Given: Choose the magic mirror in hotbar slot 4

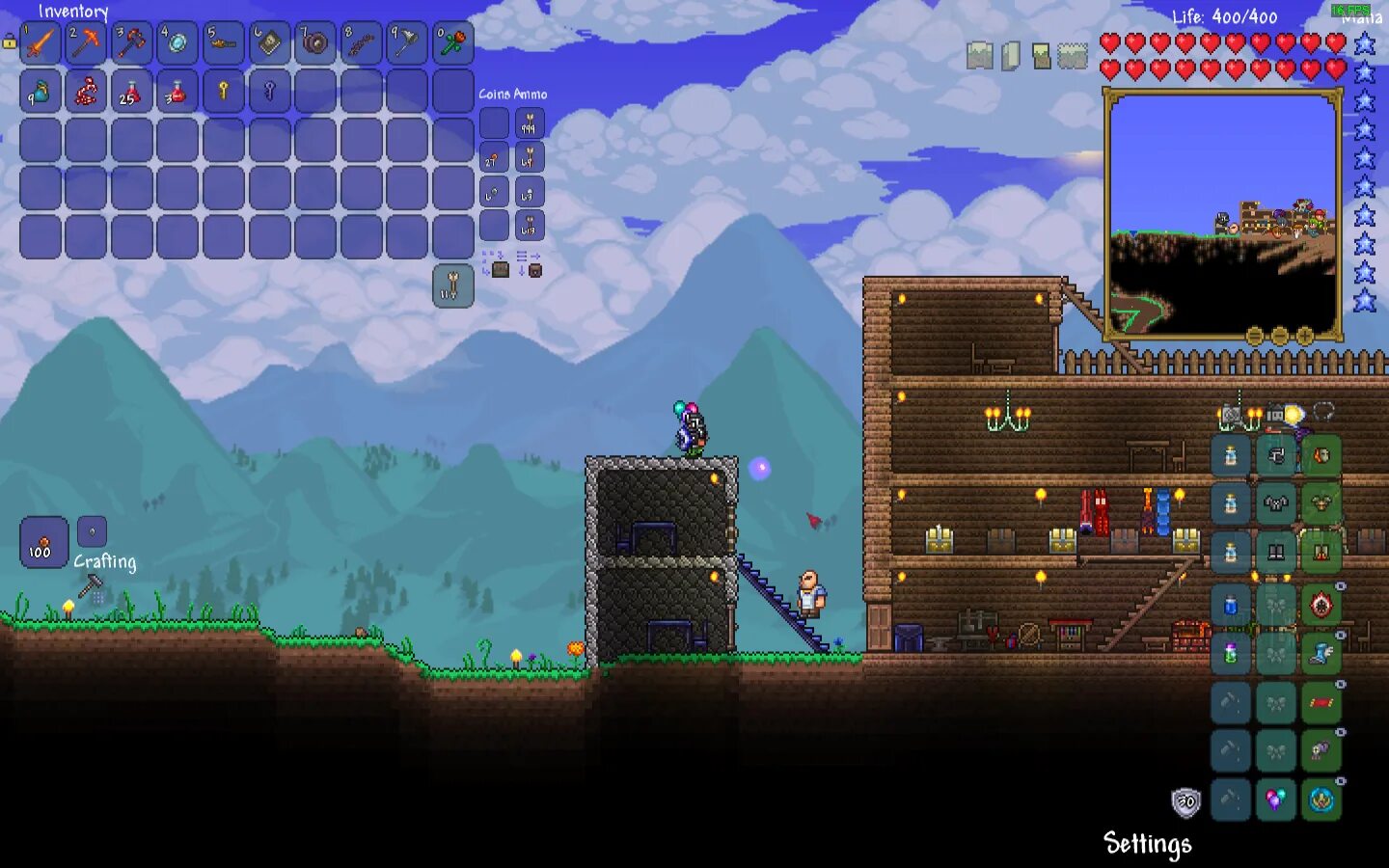Looking at the screenshot, I should [x=177, y=43].
